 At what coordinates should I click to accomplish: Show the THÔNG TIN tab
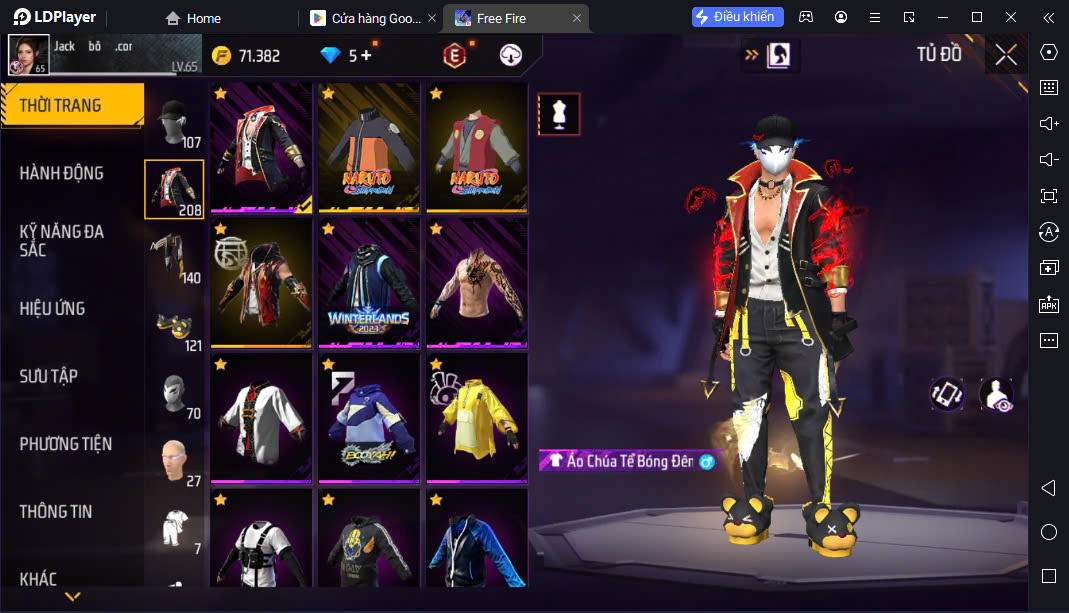(56, 511)
